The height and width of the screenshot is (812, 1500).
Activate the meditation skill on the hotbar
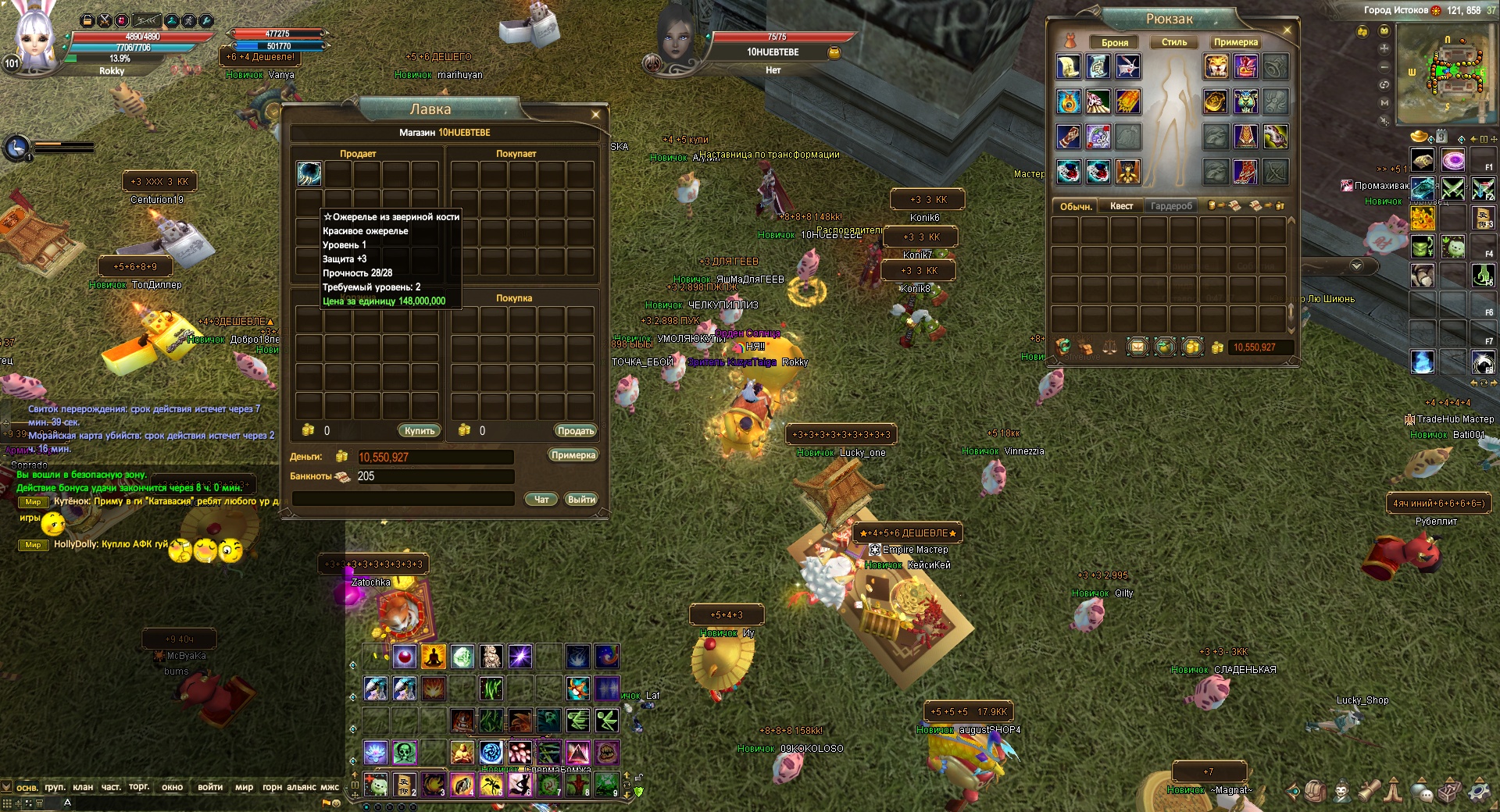click(x=433, y=657)
